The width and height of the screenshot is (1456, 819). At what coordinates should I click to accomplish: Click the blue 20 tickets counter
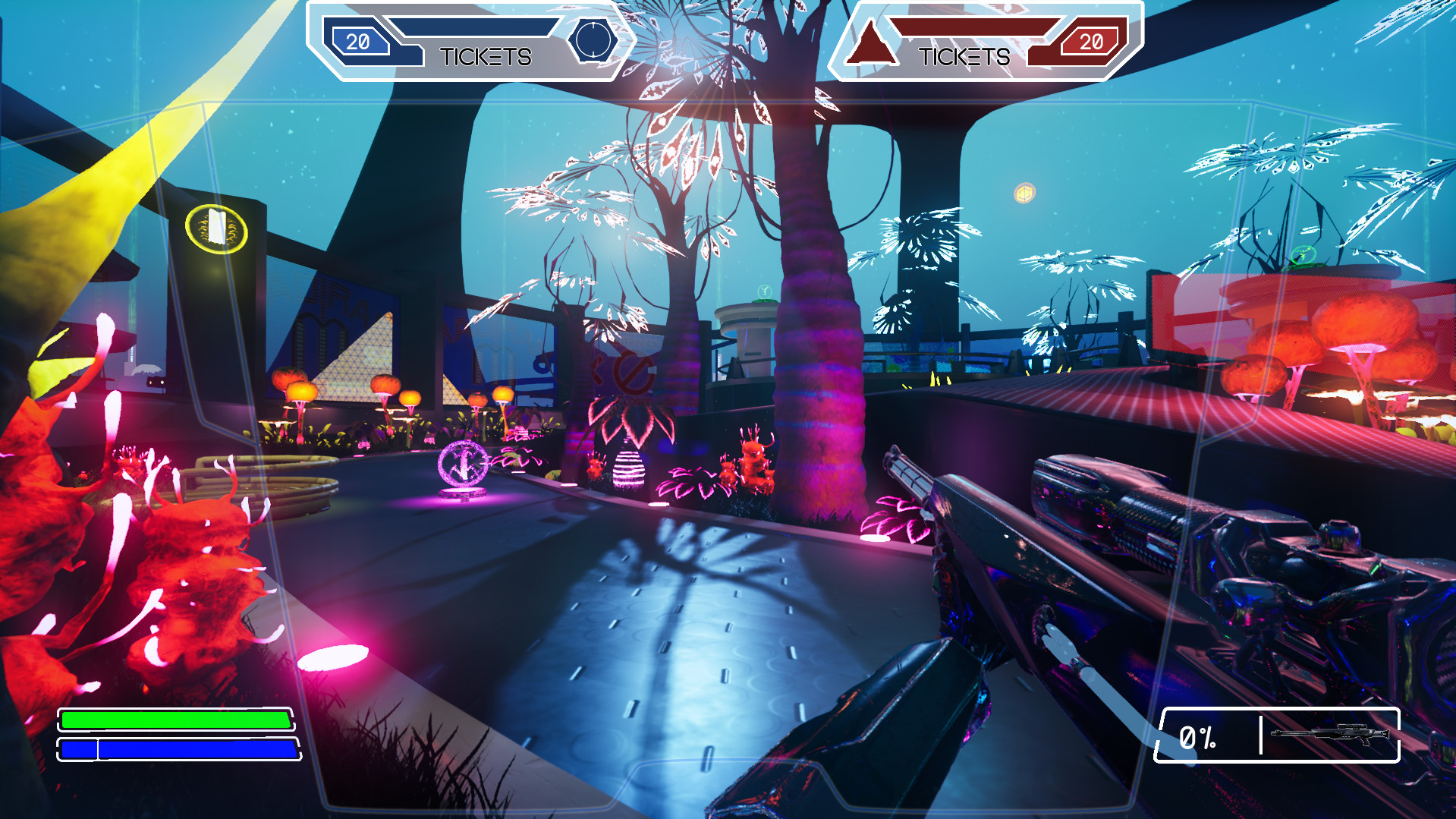357,39
